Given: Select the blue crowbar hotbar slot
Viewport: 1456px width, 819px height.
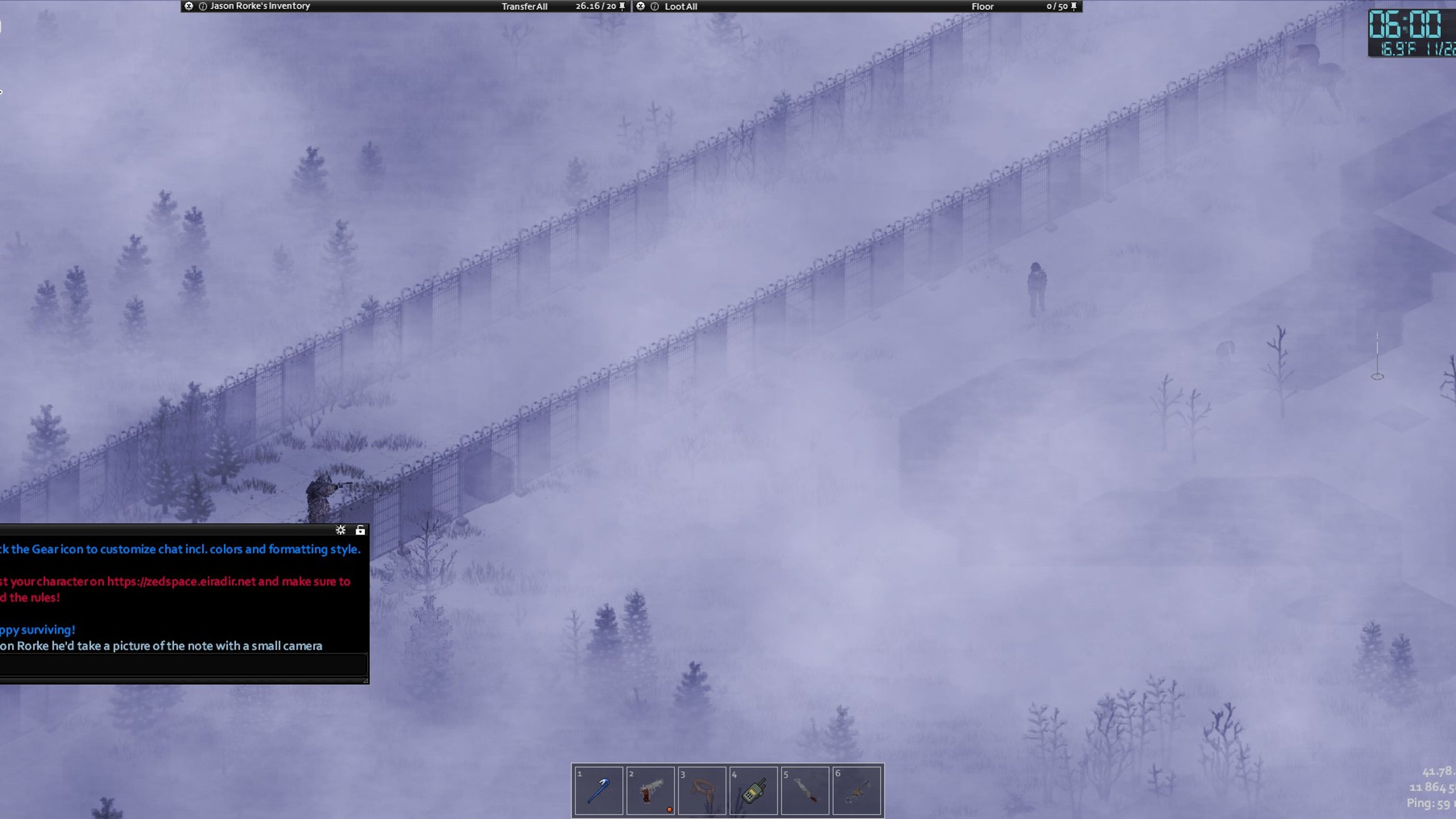Looking at the screenshot, I should [598, 790].
